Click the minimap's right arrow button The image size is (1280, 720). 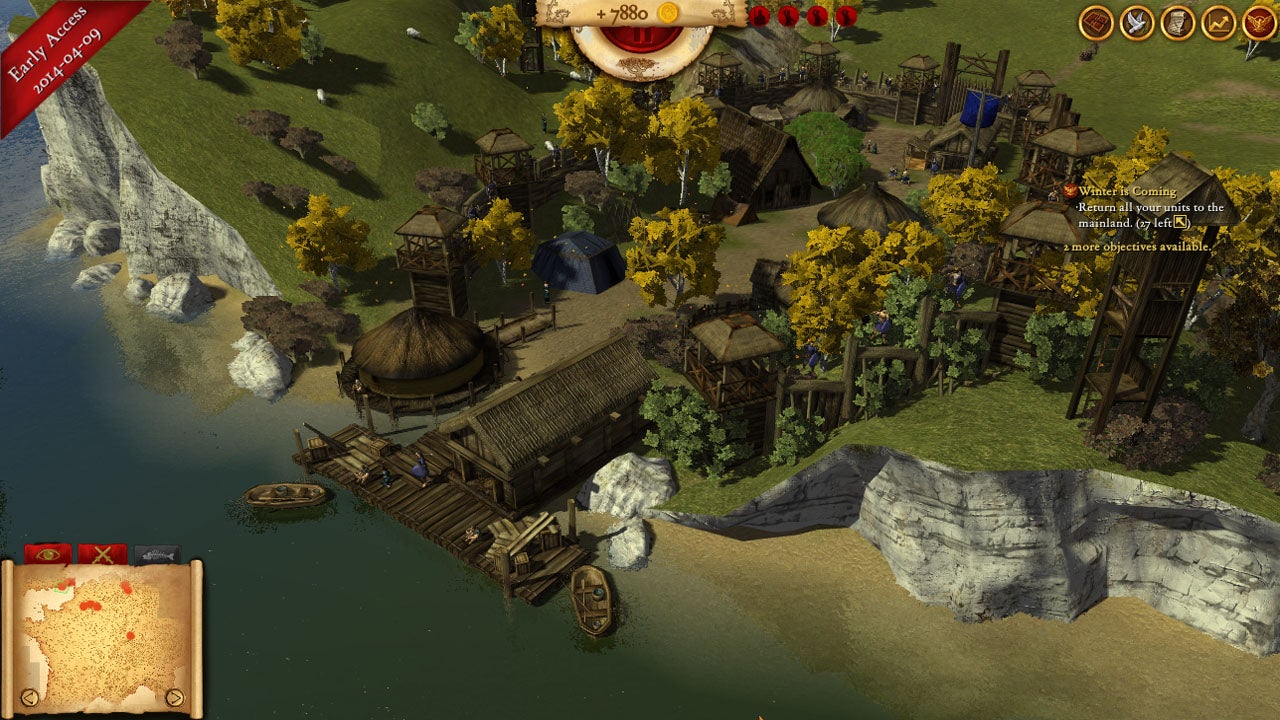(x=175, y=697)
